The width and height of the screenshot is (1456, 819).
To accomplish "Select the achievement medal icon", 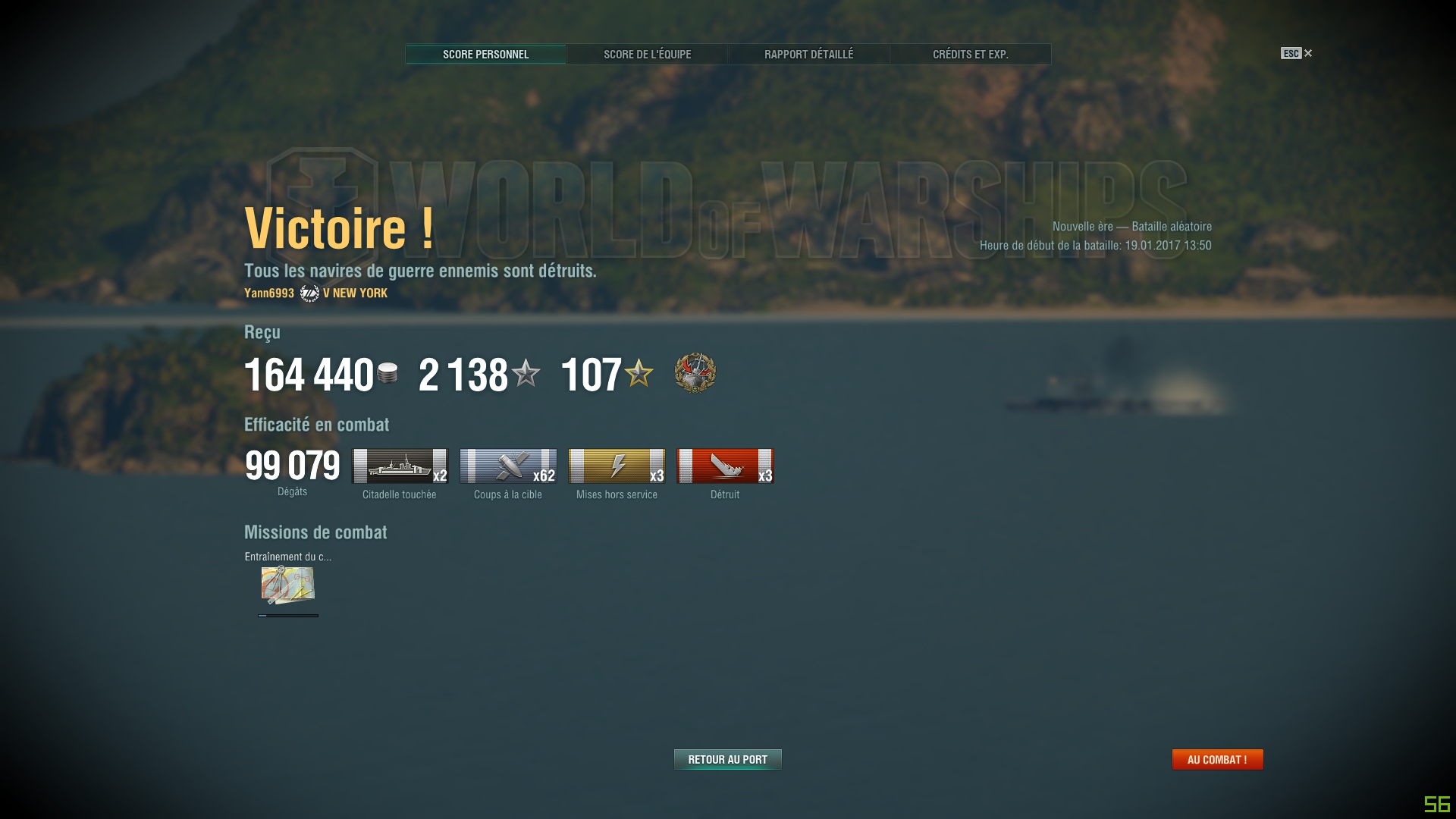I will (695, 373).
